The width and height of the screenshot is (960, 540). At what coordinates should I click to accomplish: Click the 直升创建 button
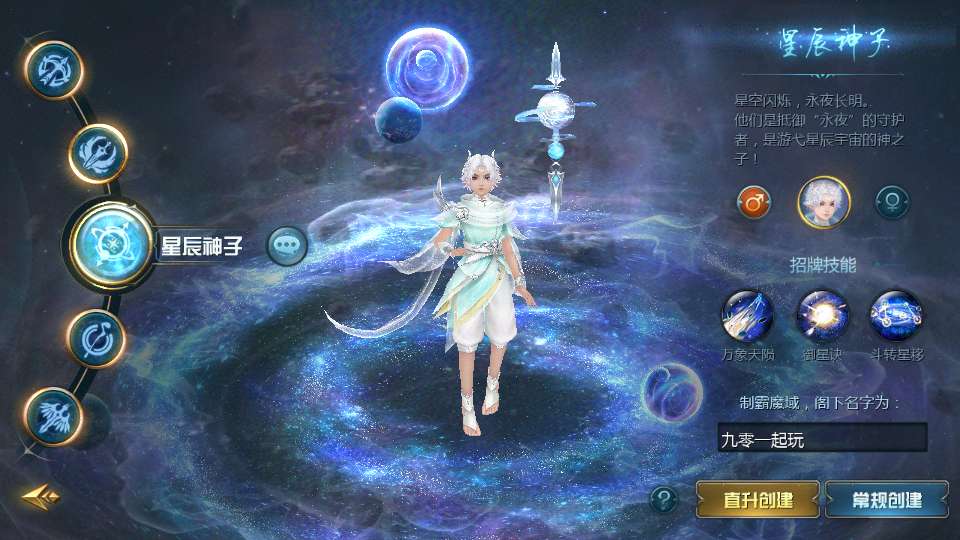coord(758,499)
